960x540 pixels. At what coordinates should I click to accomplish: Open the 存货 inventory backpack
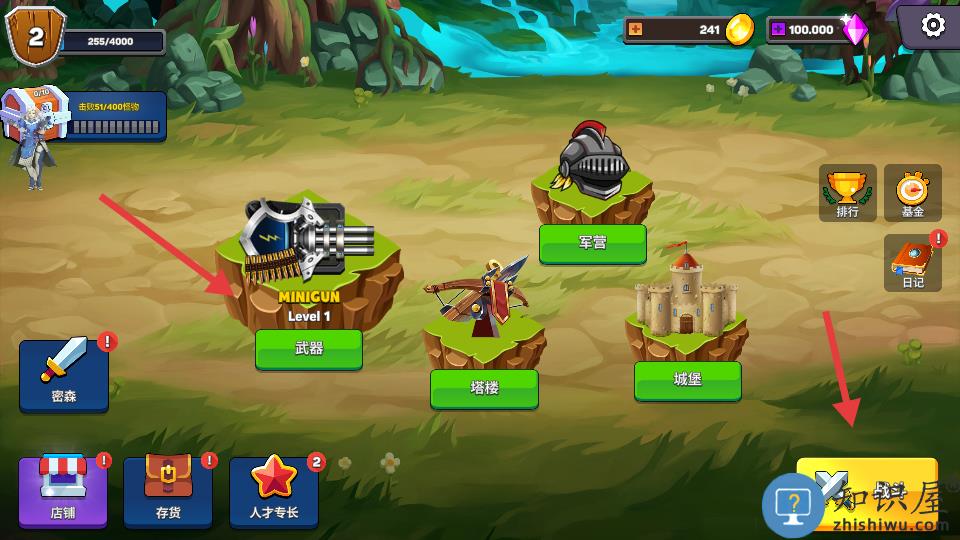click(x=168, y=492)
